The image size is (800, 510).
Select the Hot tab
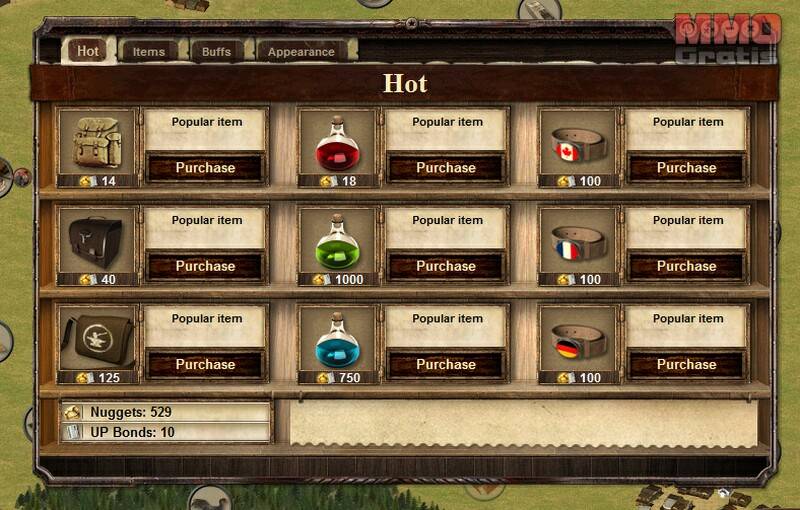pos(88,51)
